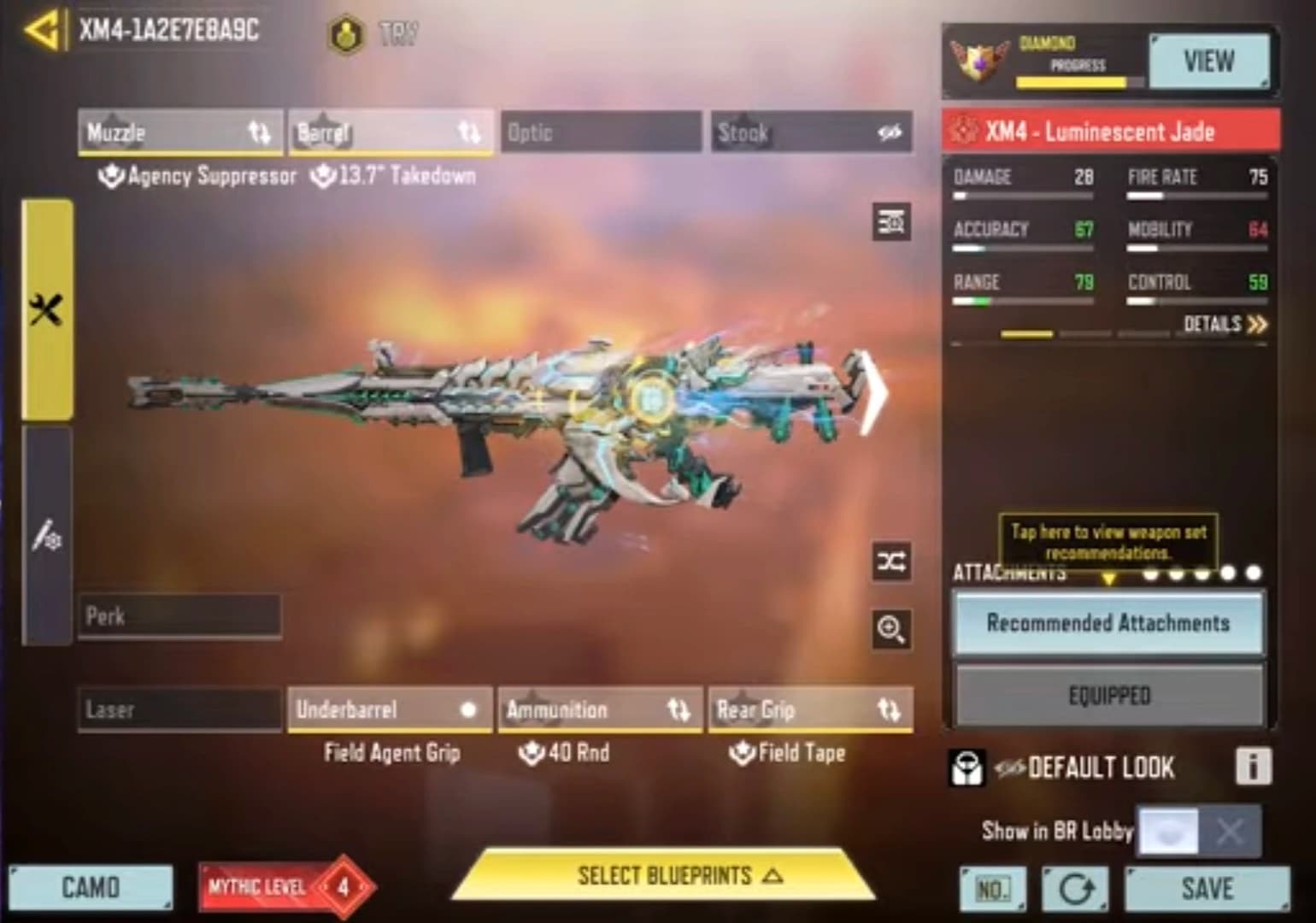Select the Perk slot

click(x=179, y=616)
